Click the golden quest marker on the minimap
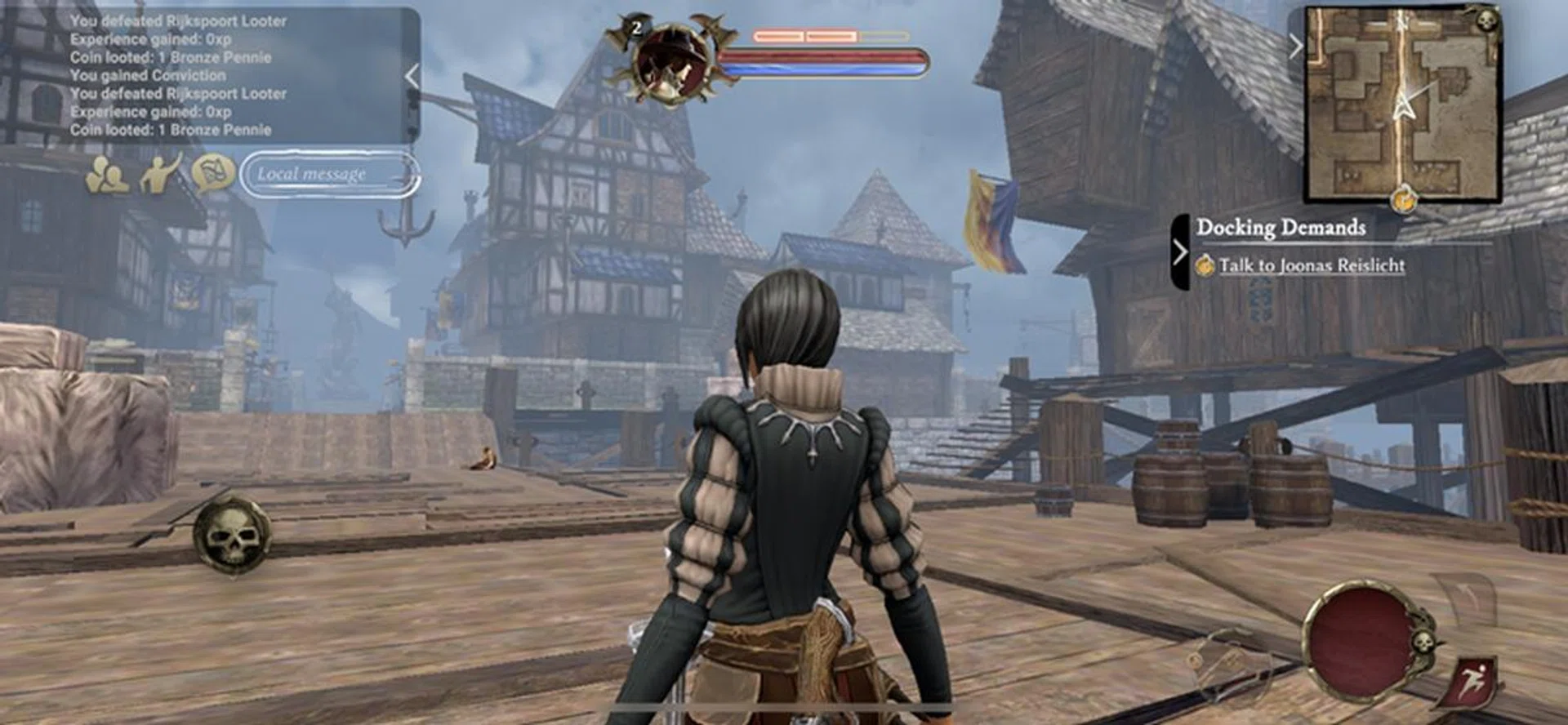 [x=1404, y=198]
